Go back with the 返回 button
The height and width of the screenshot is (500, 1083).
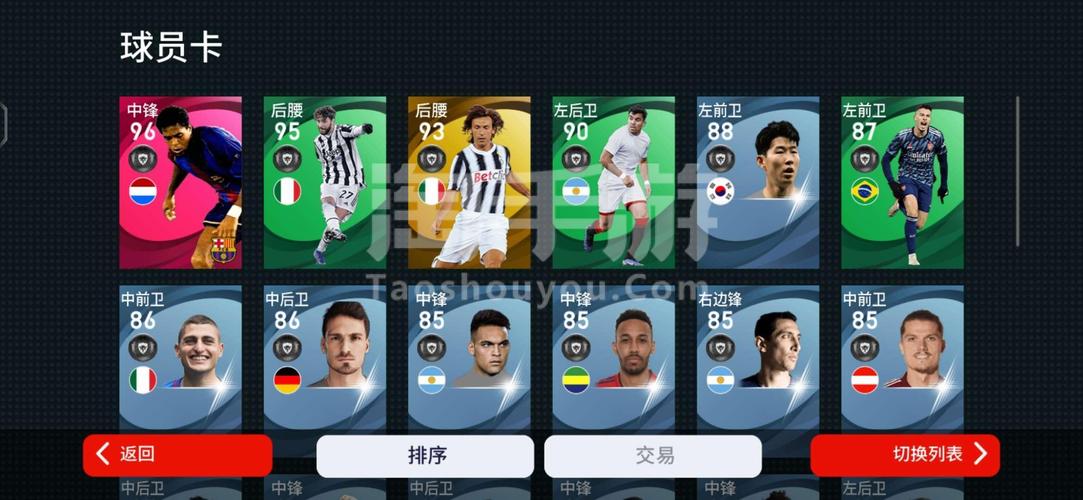(x=177, y=455)
